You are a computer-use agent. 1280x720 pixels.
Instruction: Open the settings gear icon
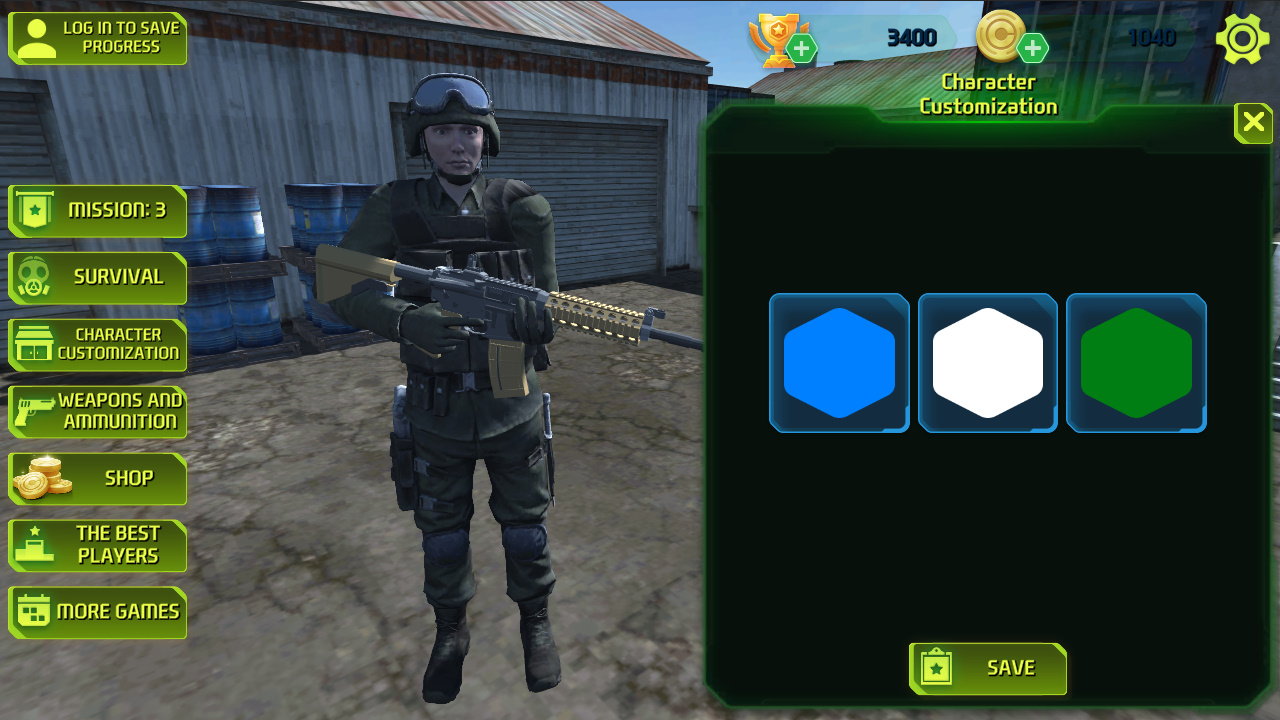click(1242, 38)
